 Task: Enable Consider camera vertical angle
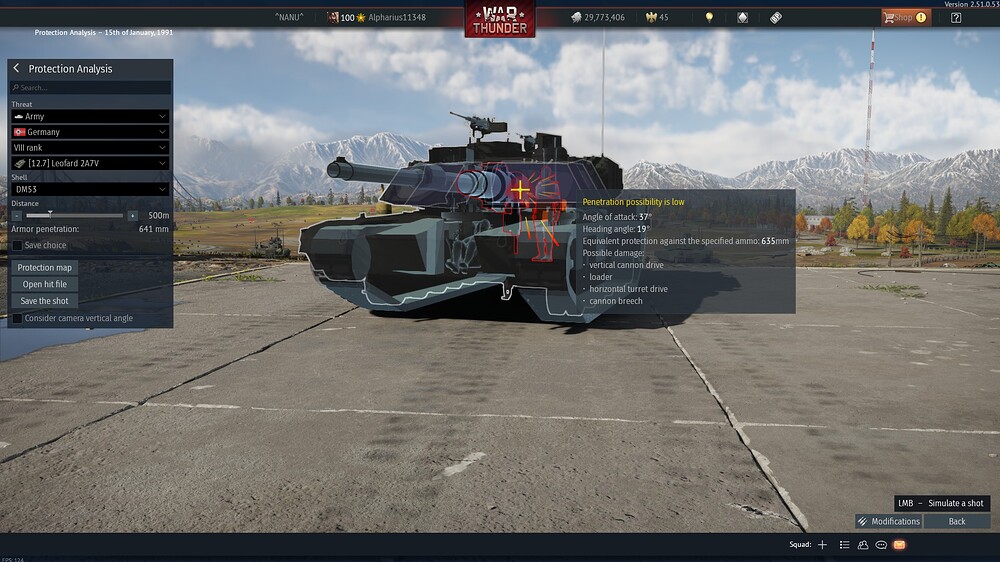point(17,318)
